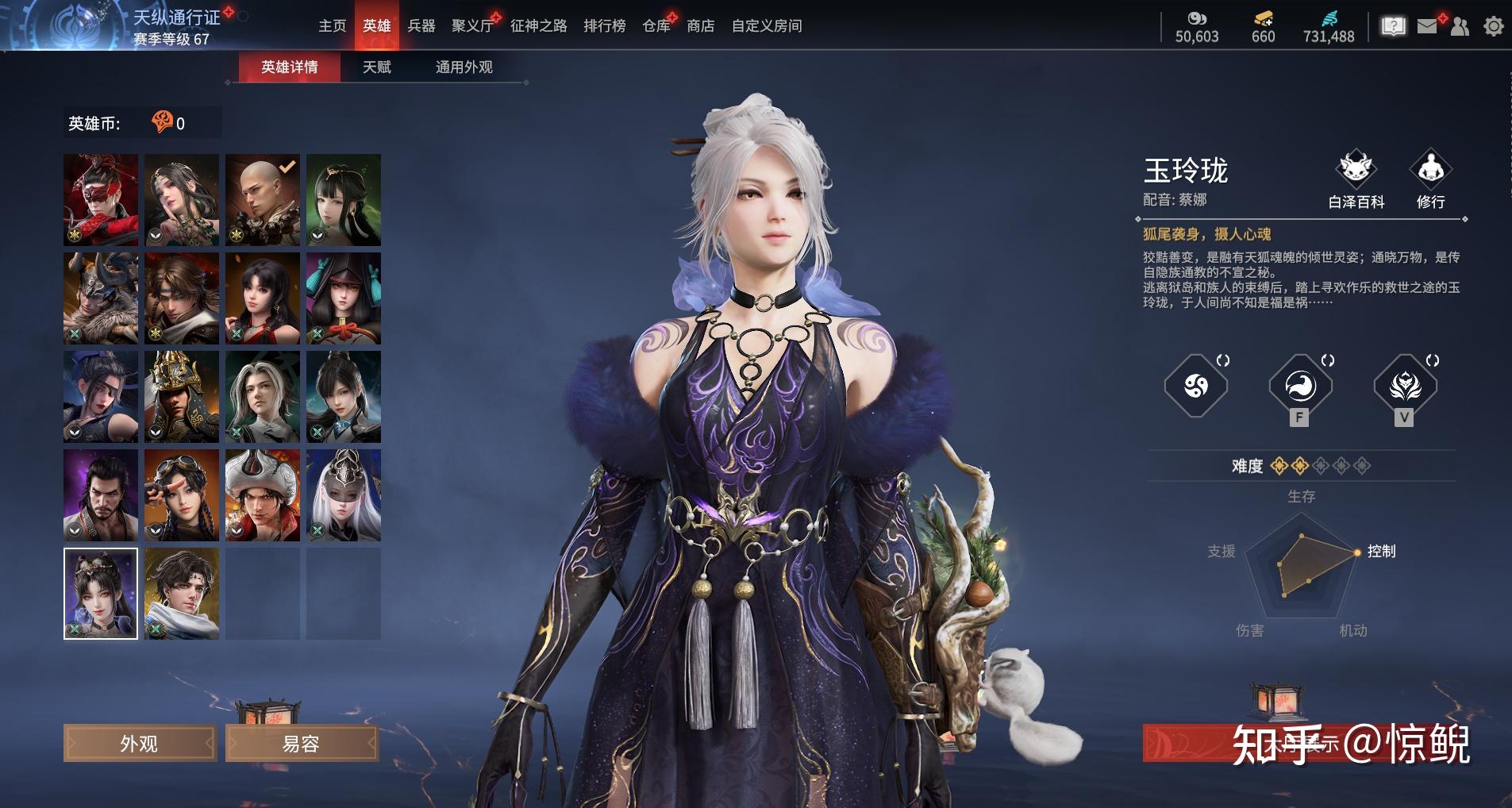Click the 易容 face customization button
Image resolution: width=1512 pixels, height=808 pixels.
[x=301, y=744]
